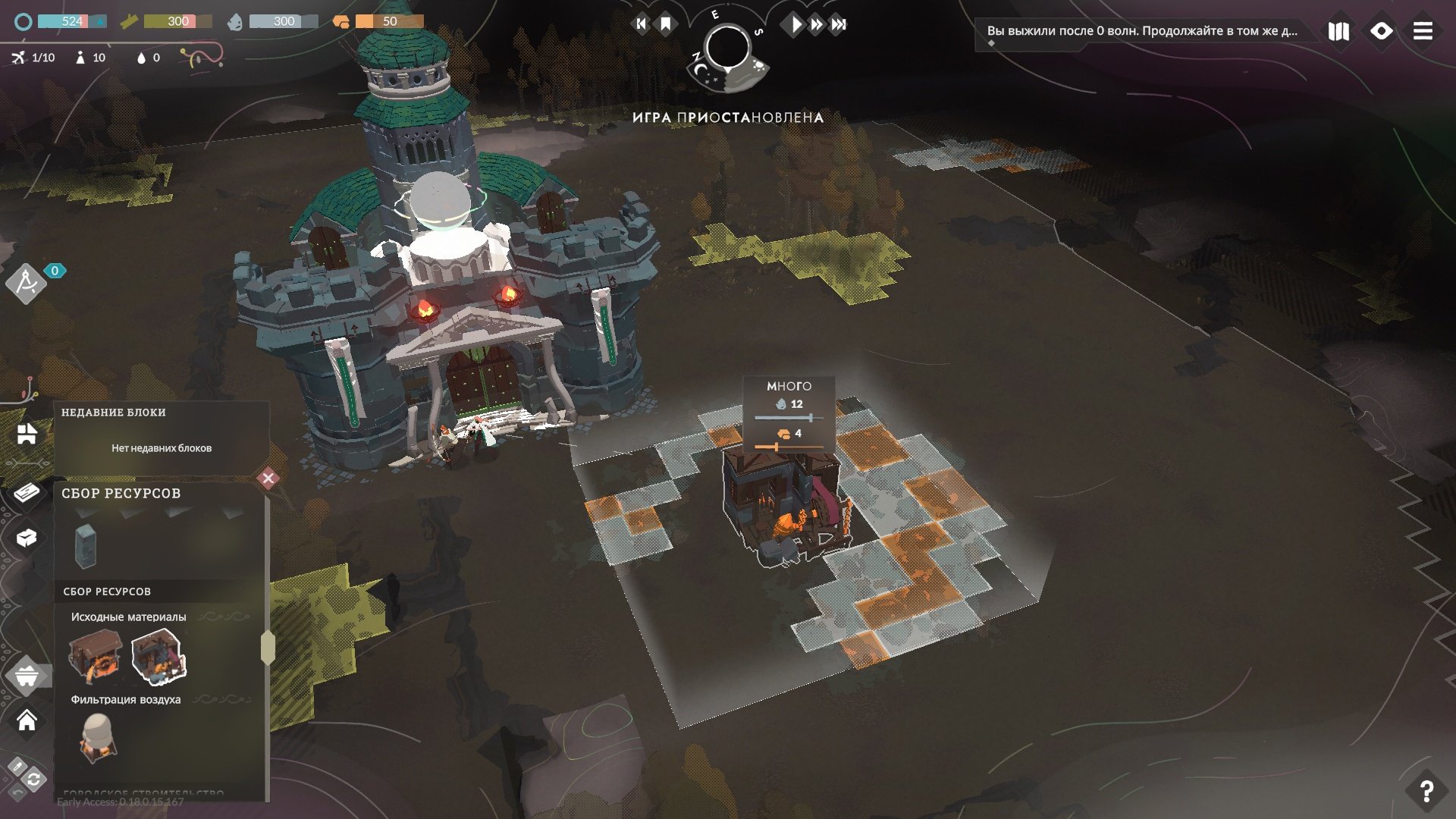Set fastest triple-arrow game speed

838,24
